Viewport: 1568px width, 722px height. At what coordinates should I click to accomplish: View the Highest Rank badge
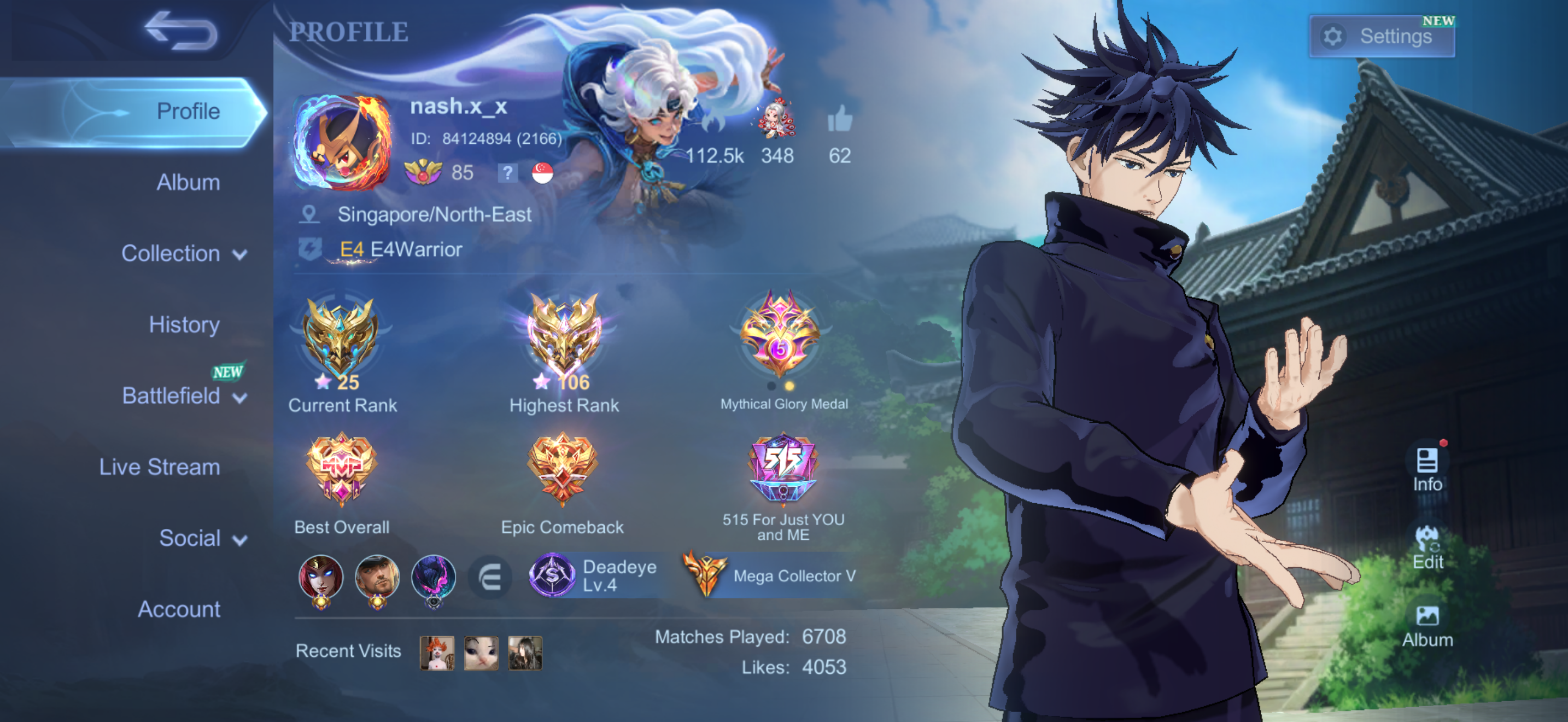564,338
